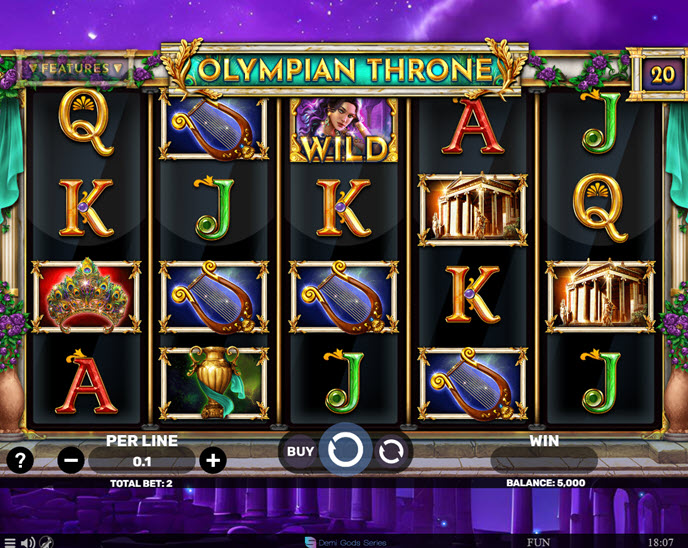Activate the autoplay button
The image size is (688, 548).
click(x=392, y=451)
